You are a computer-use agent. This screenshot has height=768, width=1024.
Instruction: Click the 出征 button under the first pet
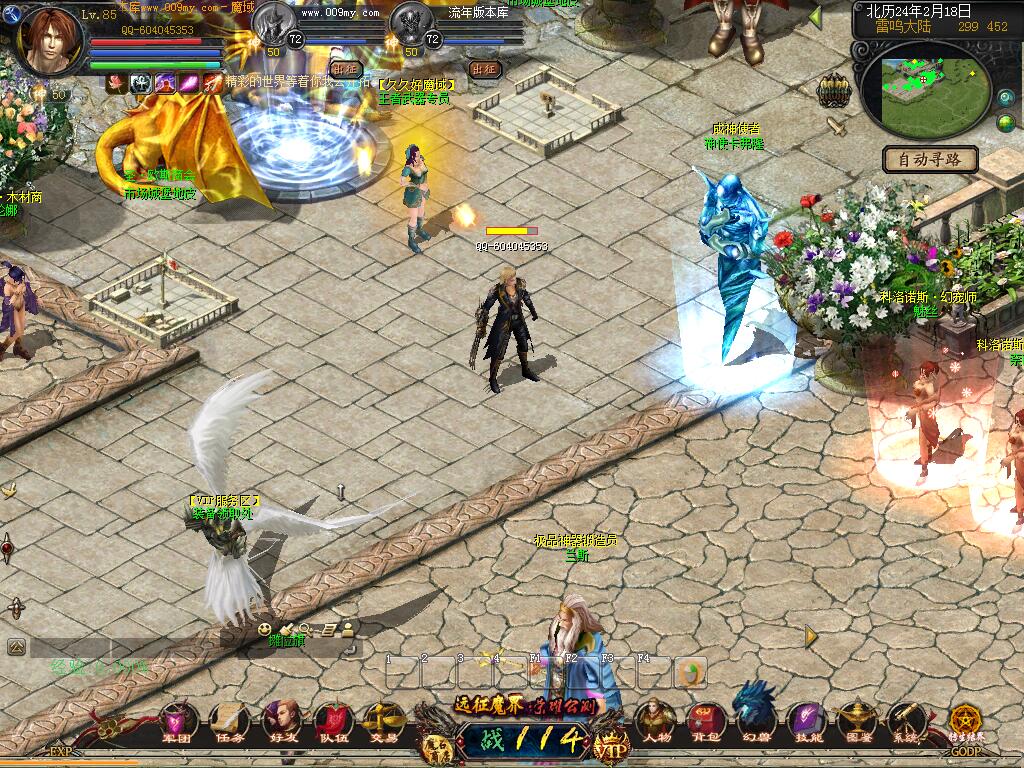tap(346, 69)
